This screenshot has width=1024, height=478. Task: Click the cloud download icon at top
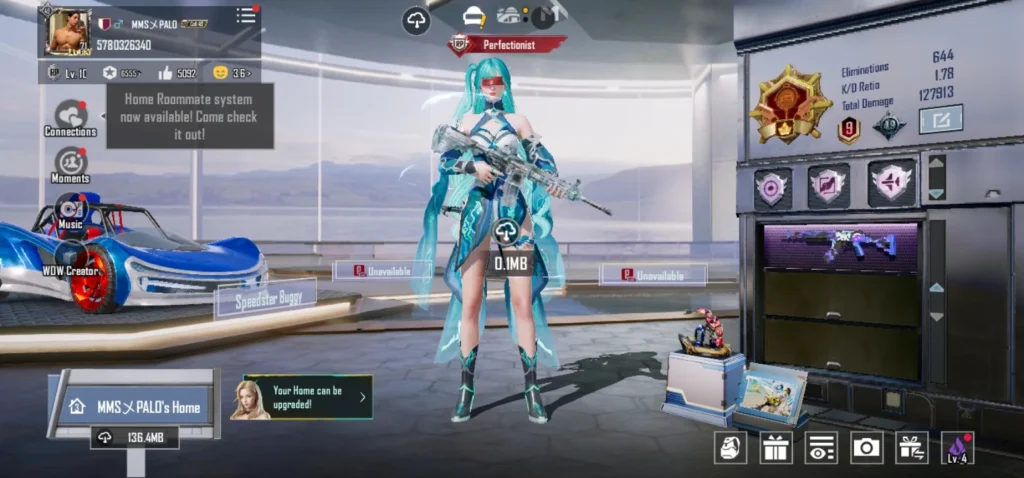click(416, 20)
